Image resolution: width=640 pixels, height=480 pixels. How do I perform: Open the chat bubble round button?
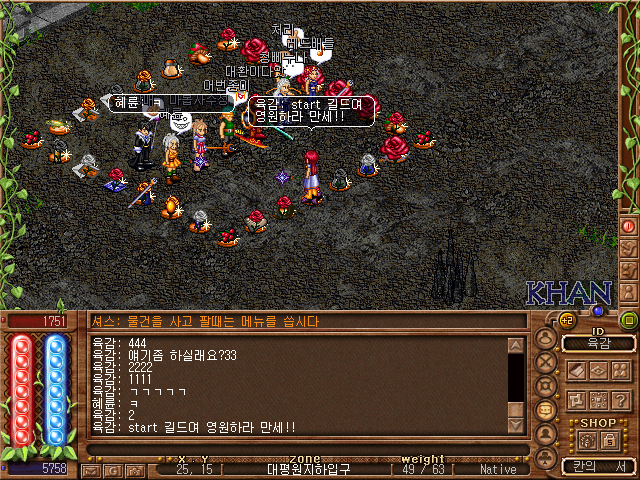click(546, 410)
